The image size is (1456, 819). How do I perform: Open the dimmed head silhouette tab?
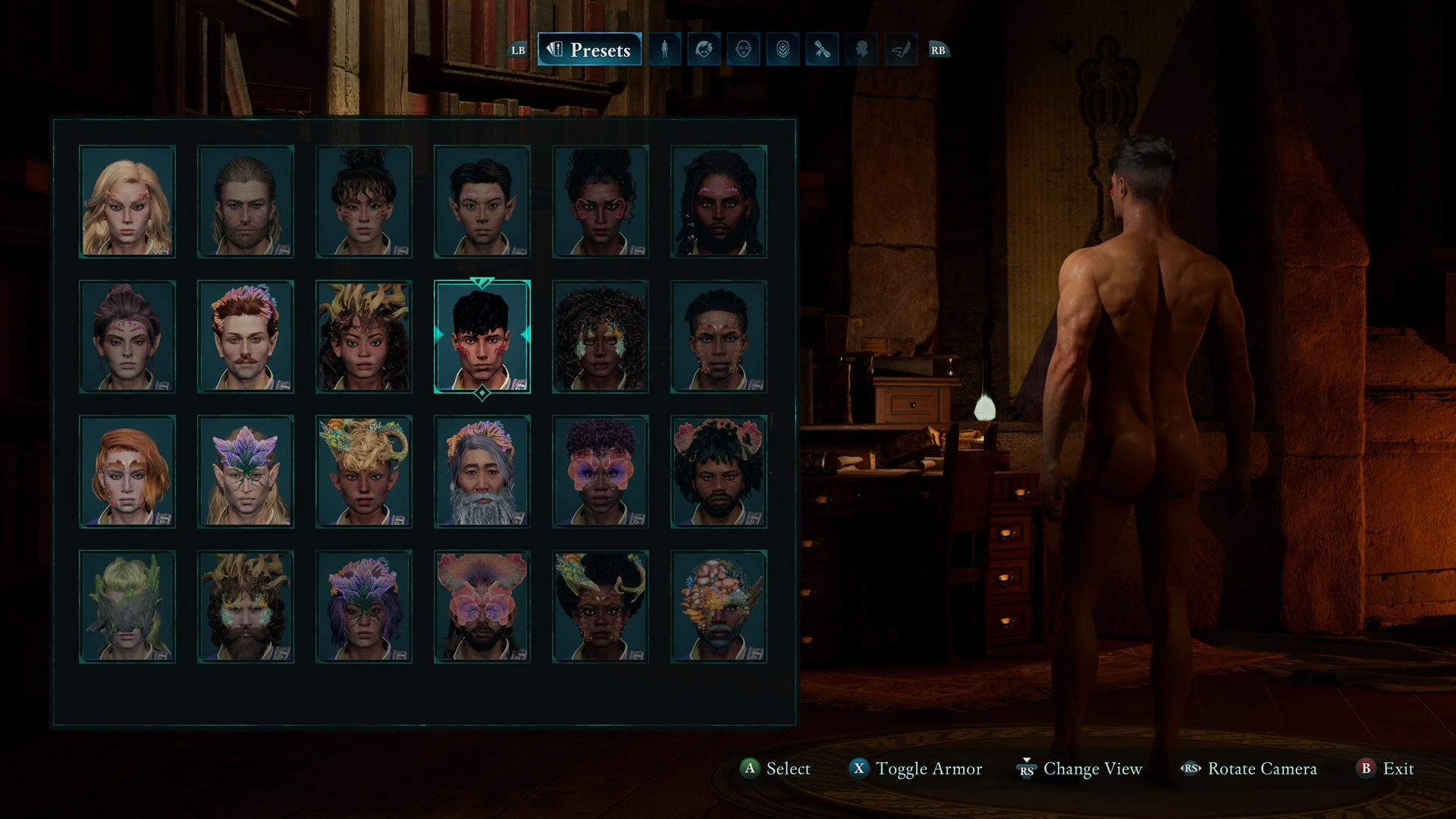pyautogui.click(x=861, y=50)
